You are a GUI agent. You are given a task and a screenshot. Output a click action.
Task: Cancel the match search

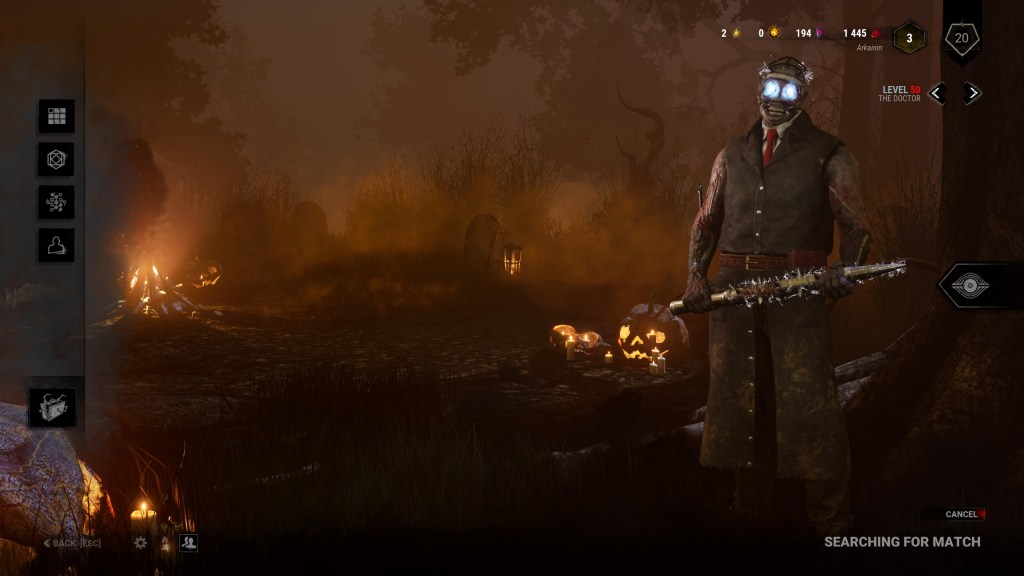click(963, 514)
